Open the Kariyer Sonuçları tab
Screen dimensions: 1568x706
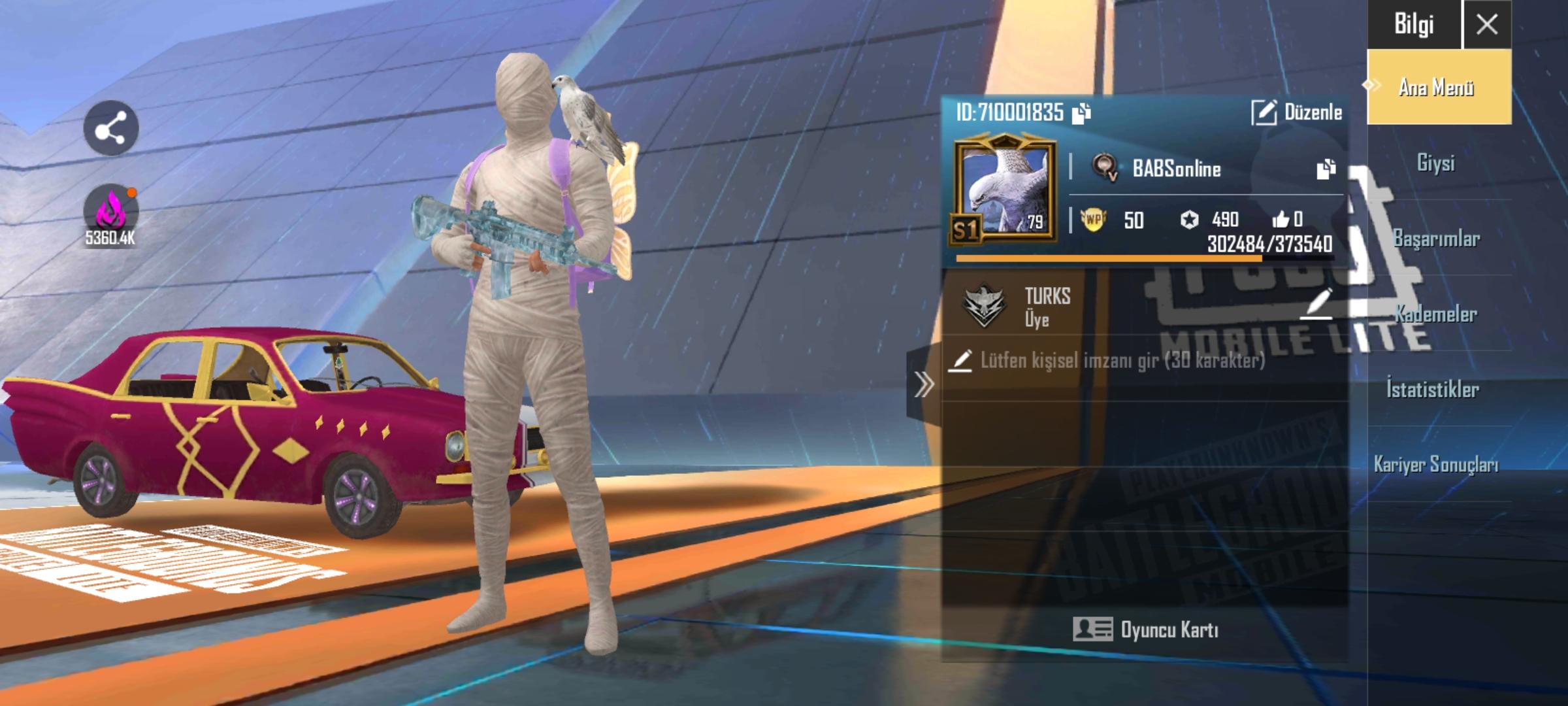tap(1436, 465)
